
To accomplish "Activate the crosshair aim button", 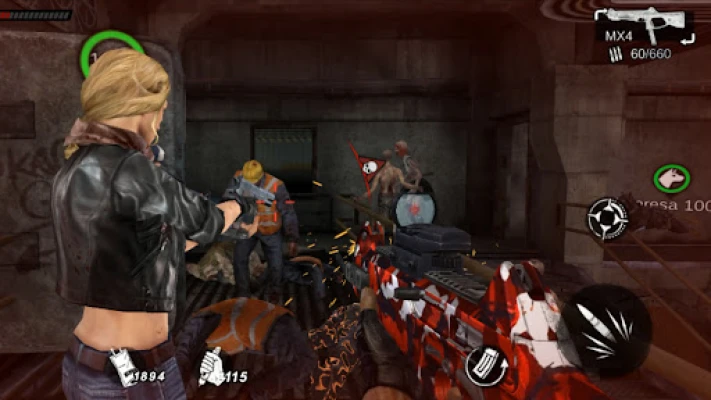I will 607,217.
